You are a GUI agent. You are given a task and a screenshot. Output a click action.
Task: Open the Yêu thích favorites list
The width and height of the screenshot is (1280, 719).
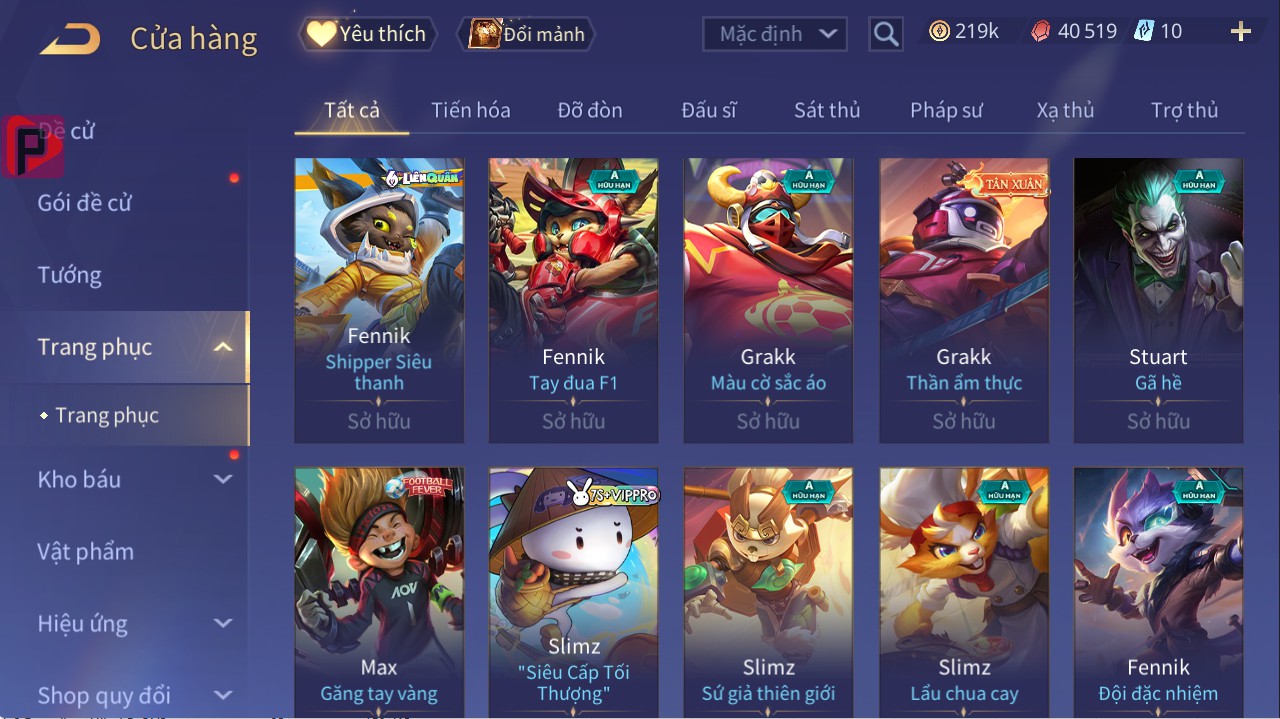(x=367, y=34)
